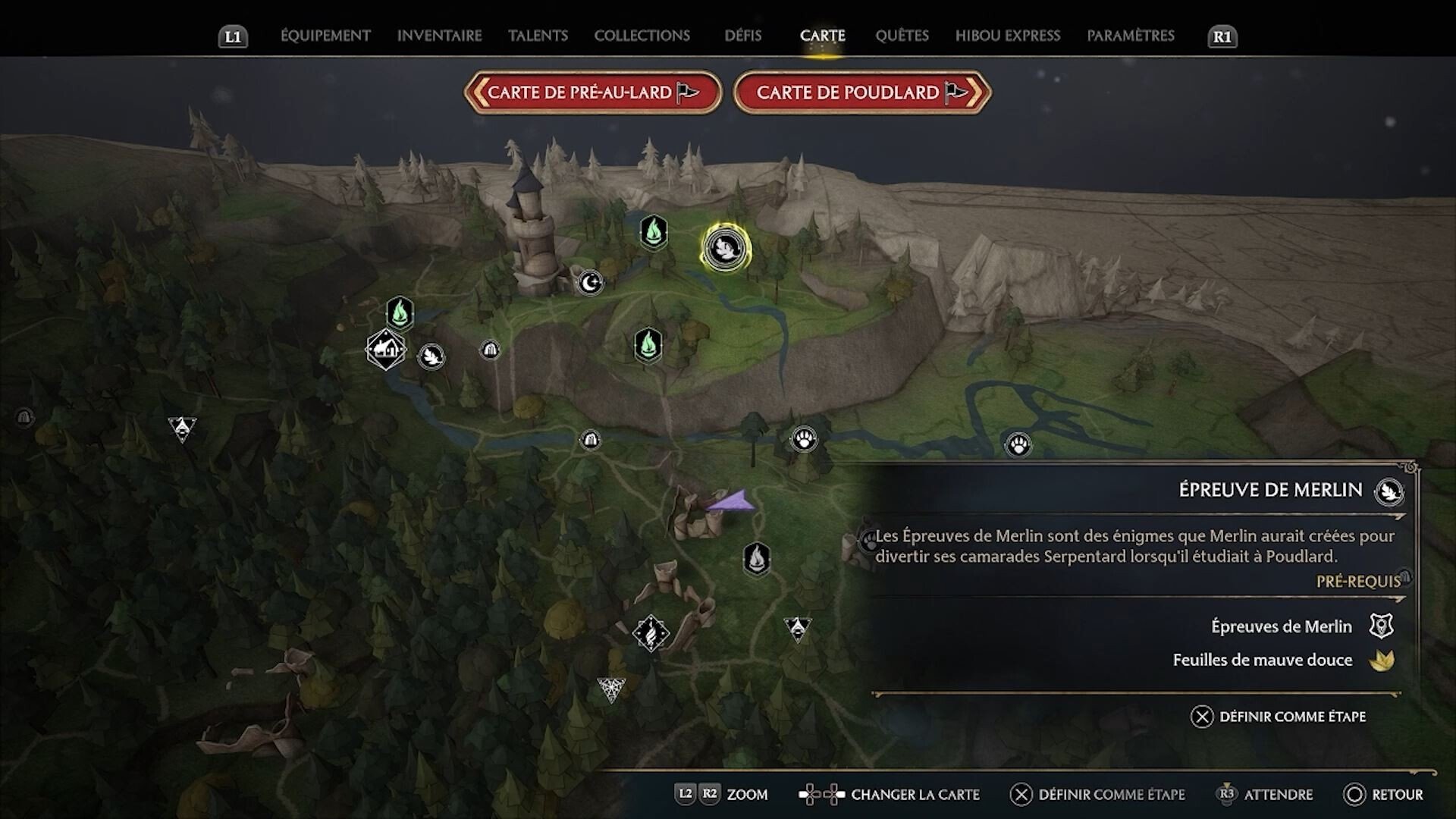
Task: Open the Hibou Express tab
Action: pyautogui.click(x=1007, y=36)
